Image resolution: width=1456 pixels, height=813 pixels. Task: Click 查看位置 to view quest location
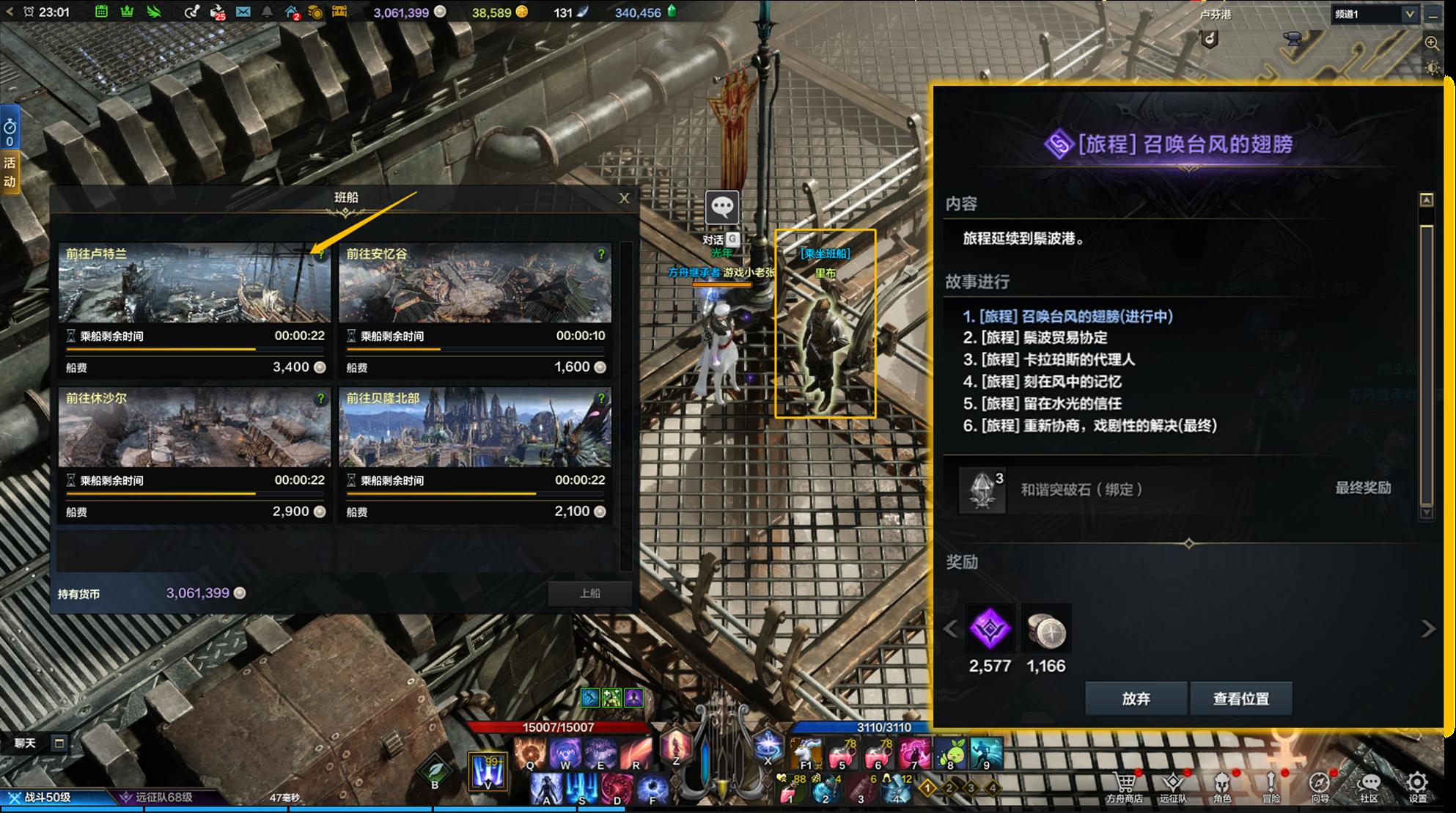(1240, 699)
